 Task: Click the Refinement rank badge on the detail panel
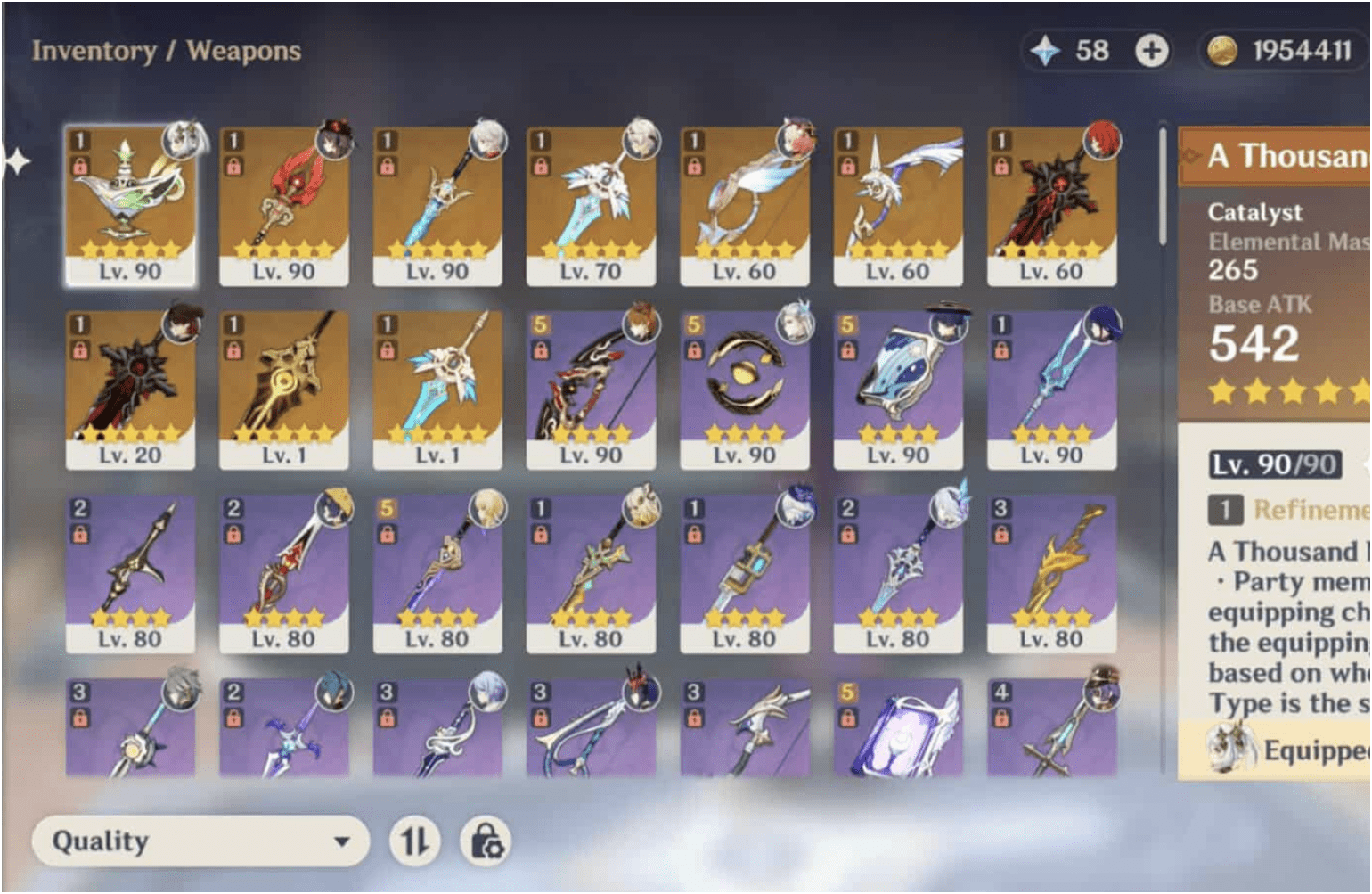1227,512
